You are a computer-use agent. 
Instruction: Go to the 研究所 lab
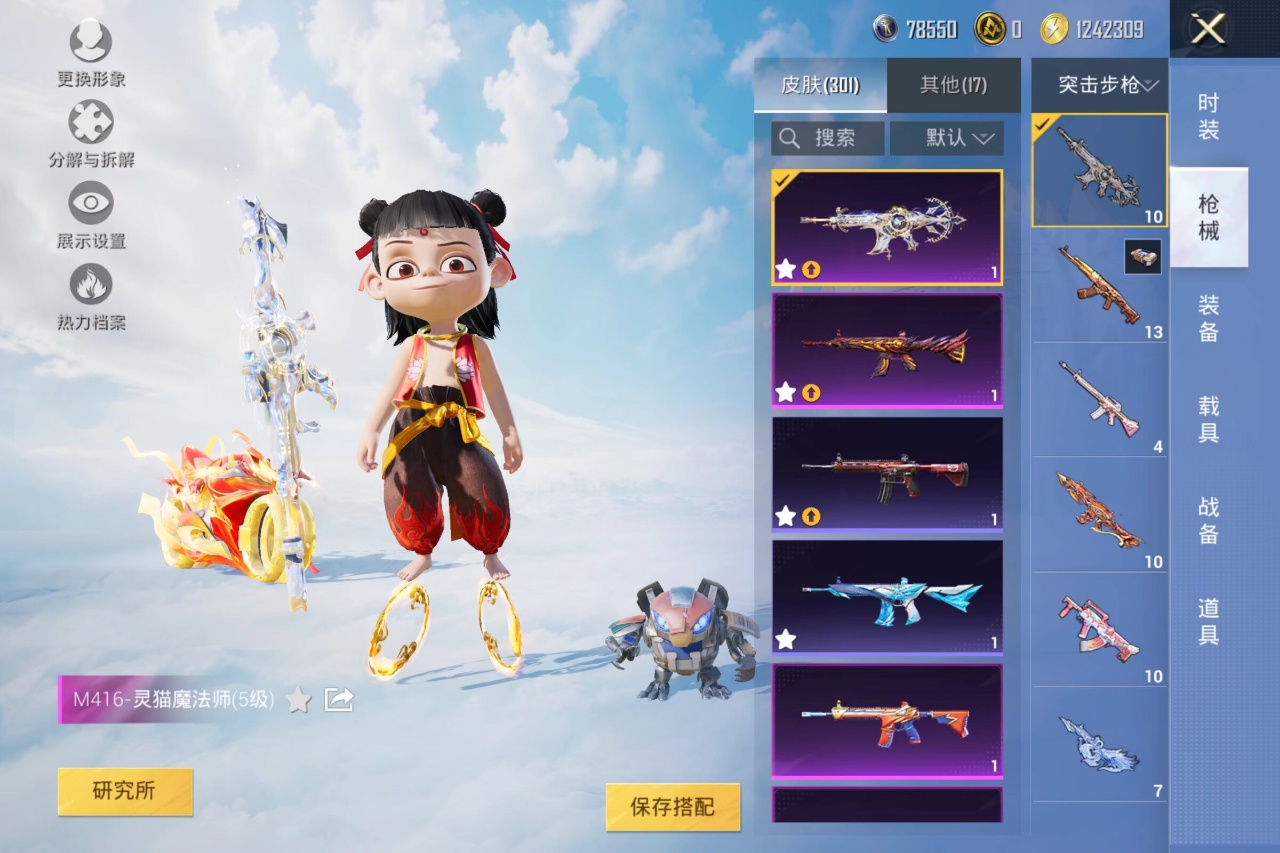pos(125,791)
